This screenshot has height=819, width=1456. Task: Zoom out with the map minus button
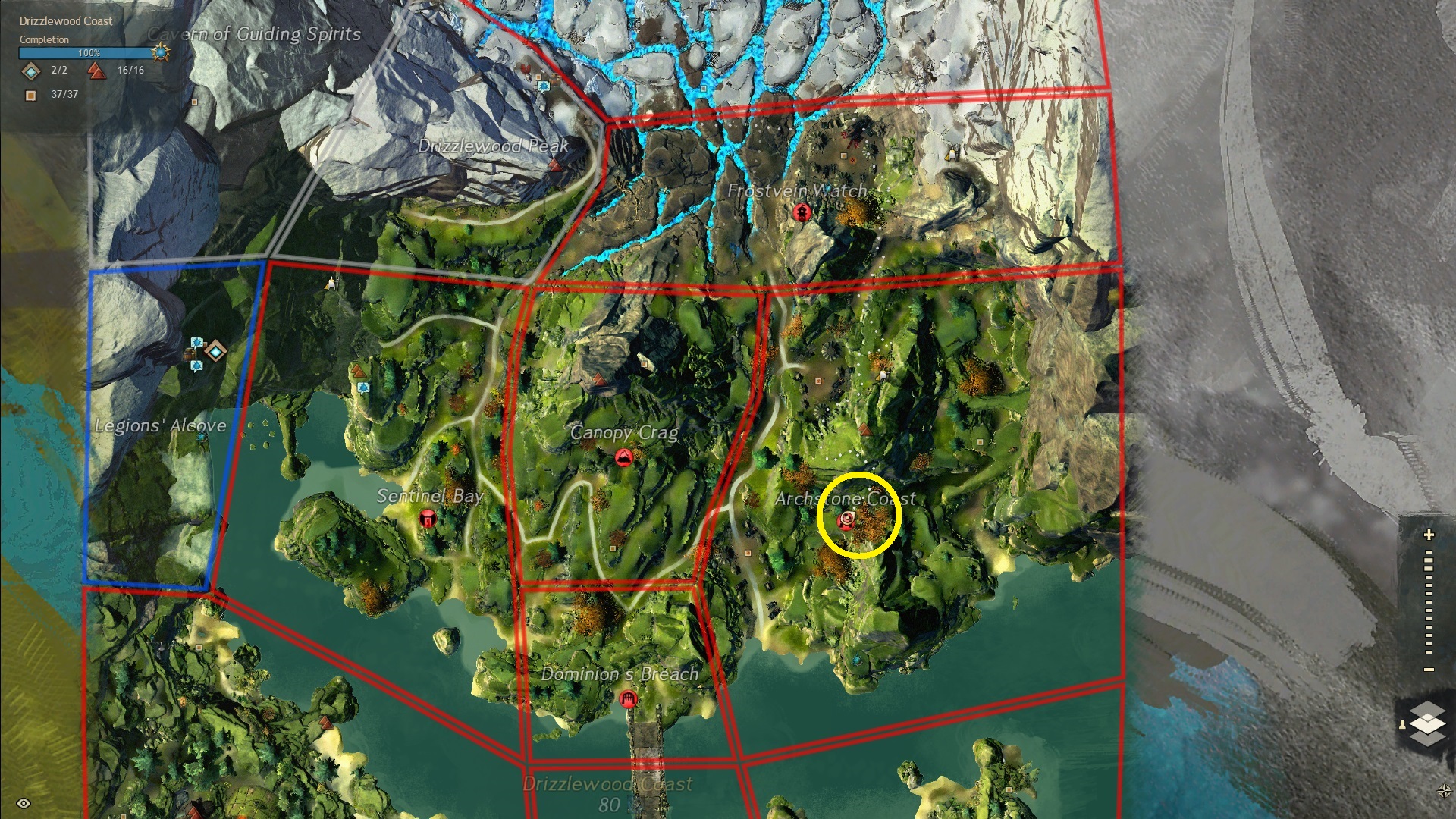pos(1429,670)
